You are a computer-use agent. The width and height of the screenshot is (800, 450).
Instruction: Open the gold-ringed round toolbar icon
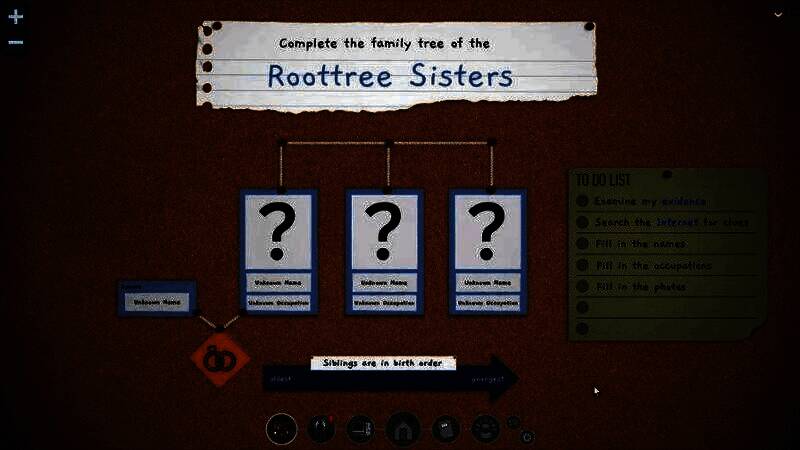click(x=282, y=429)
